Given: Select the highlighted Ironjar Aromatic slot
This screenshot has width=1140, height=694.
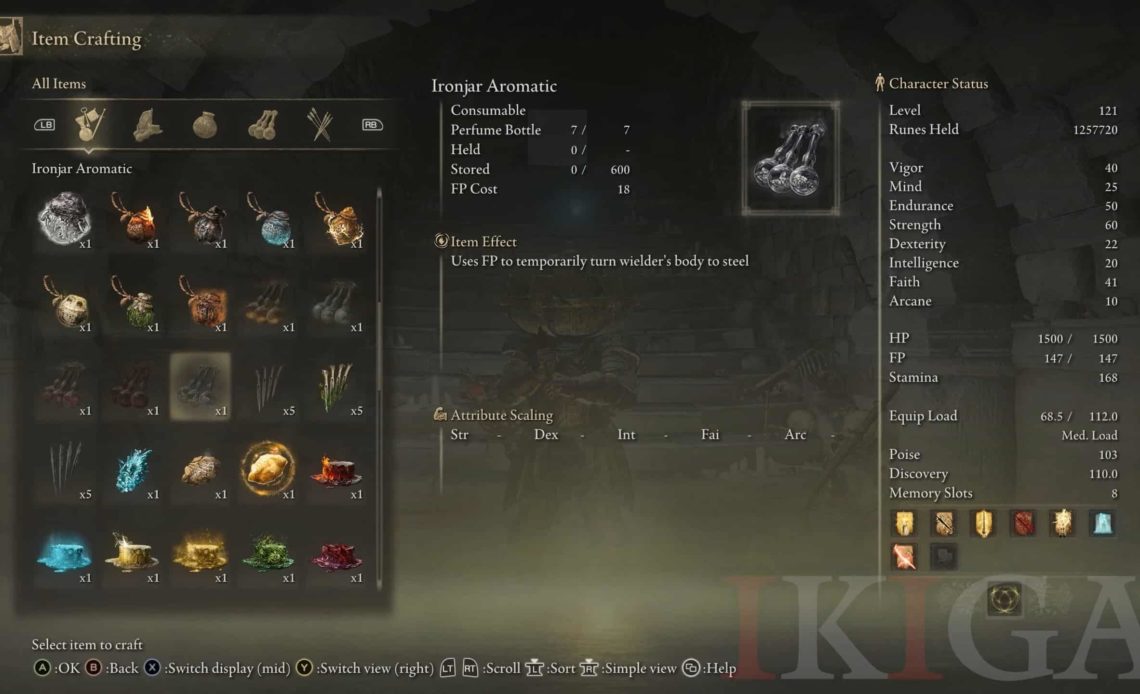Looking at the screenshot, I should (200, 386).
